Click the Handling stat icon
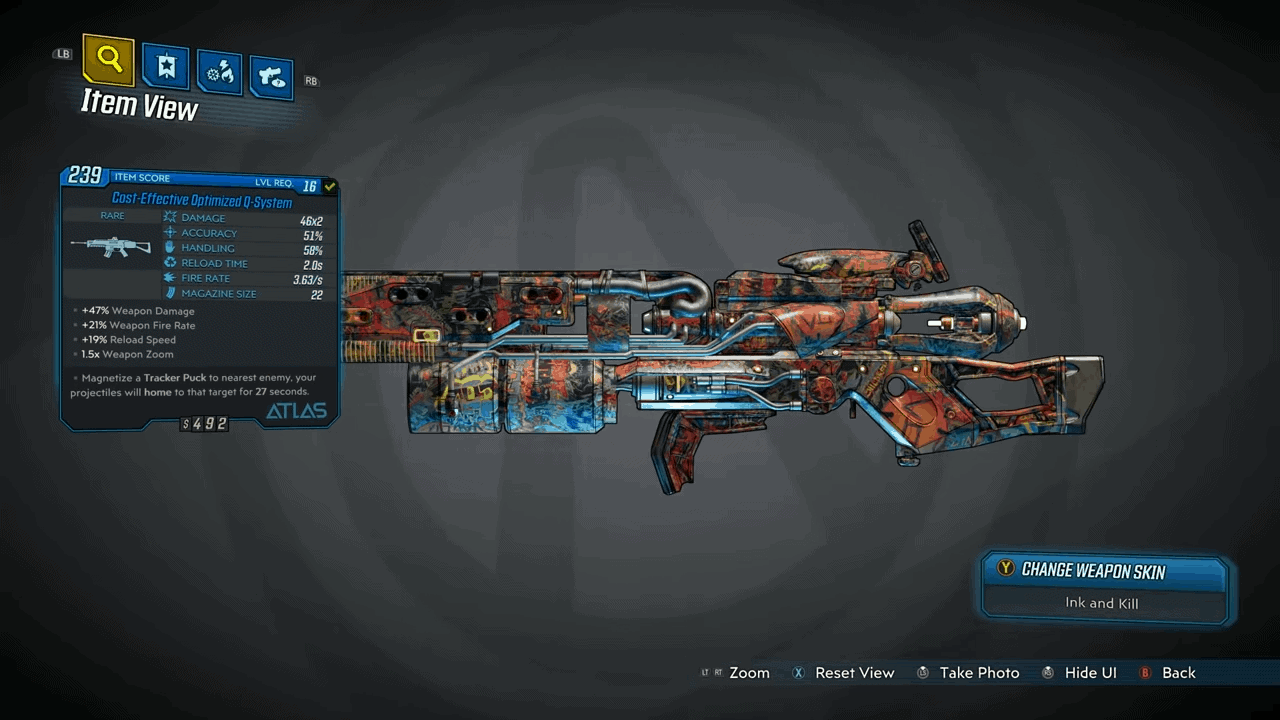The width and height of the screenshot is (1280, 720). point(170,248)
